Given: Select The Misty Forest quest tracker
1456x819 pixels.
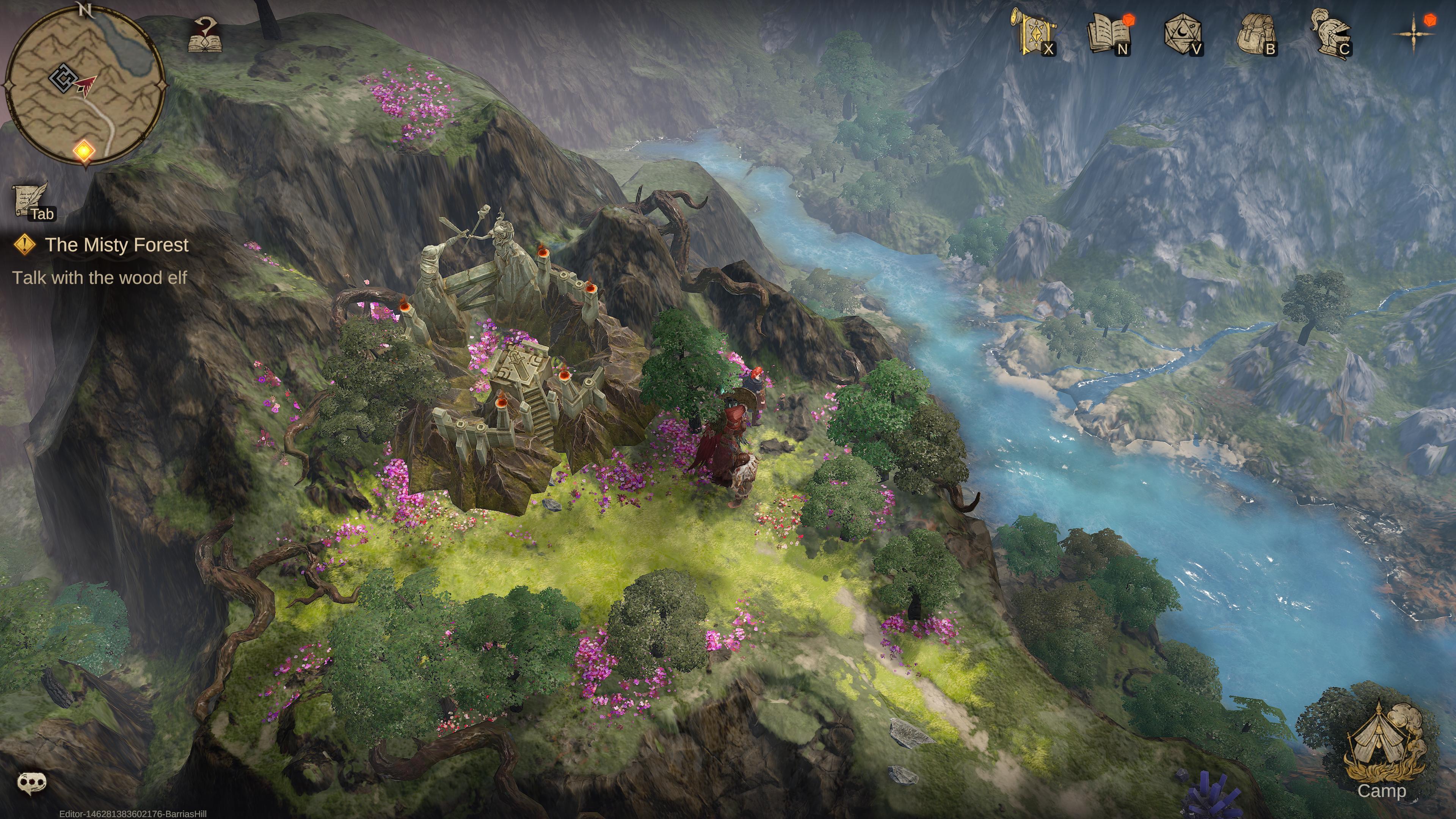Looking at the screenshot, I should pos(116,245).
